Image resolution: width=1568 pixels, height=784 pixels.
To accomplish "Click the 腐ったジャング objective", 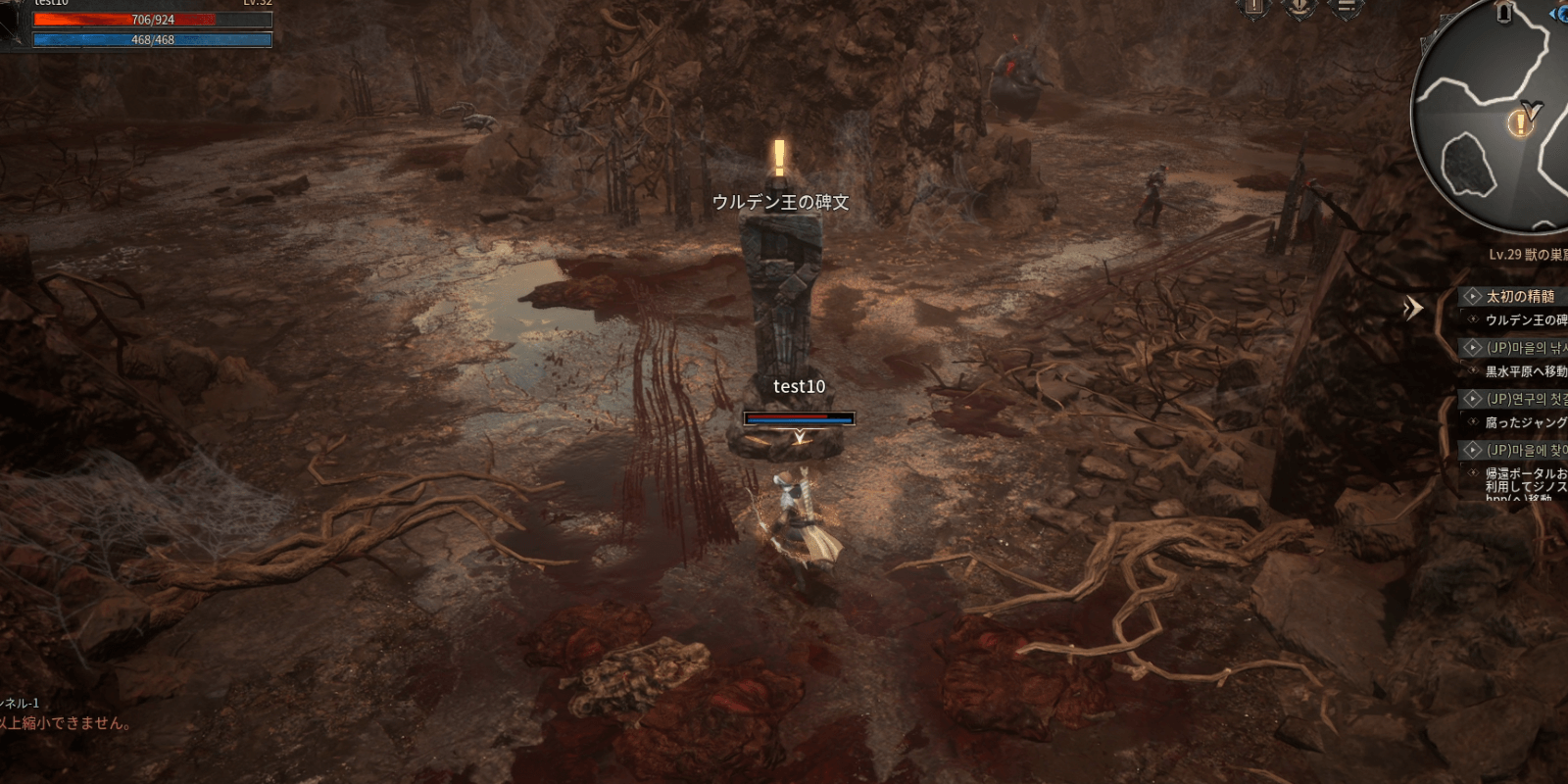I will coord(1525,422).
